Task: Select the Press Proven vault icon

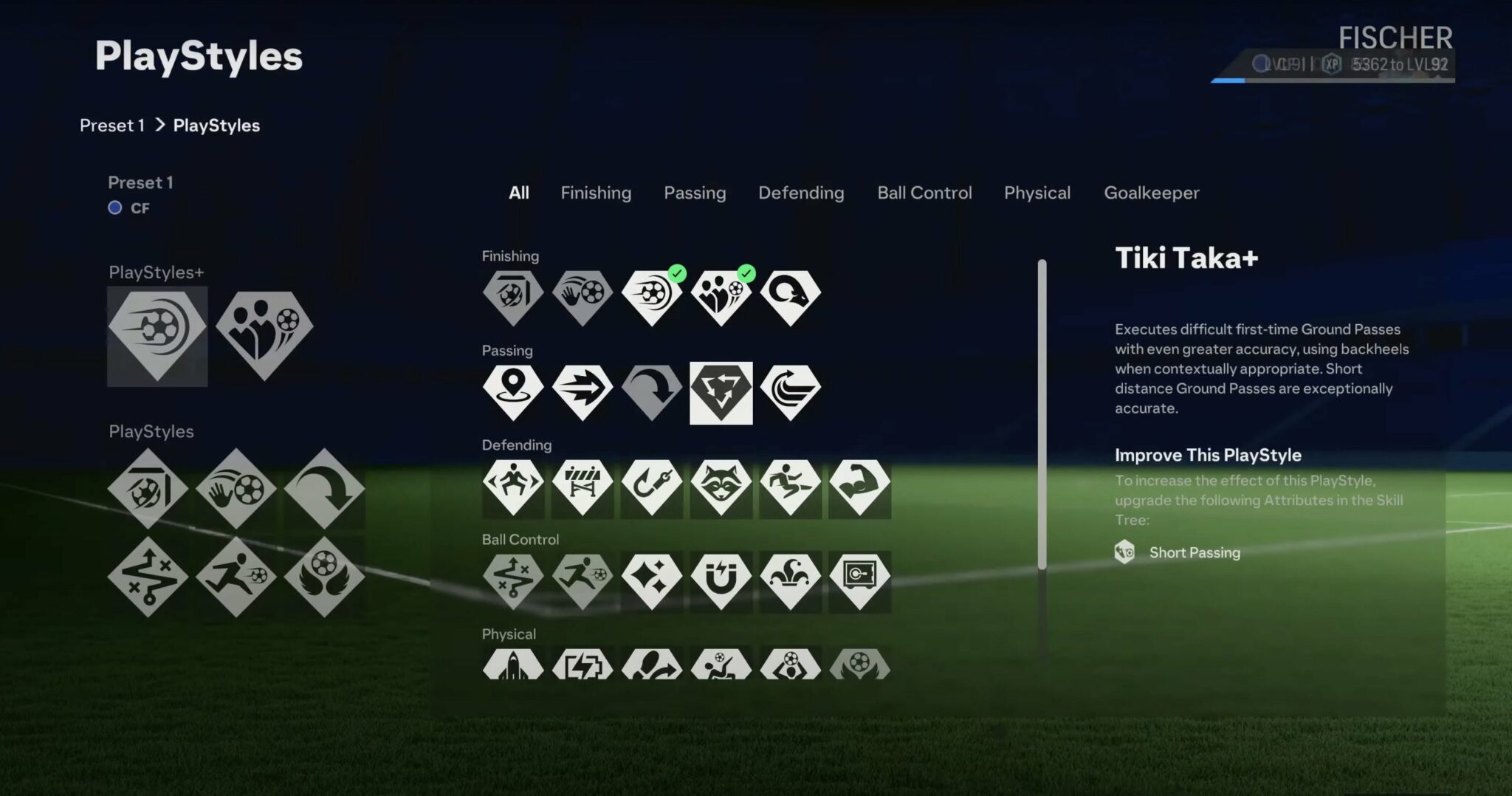Action: coord(859,580)
